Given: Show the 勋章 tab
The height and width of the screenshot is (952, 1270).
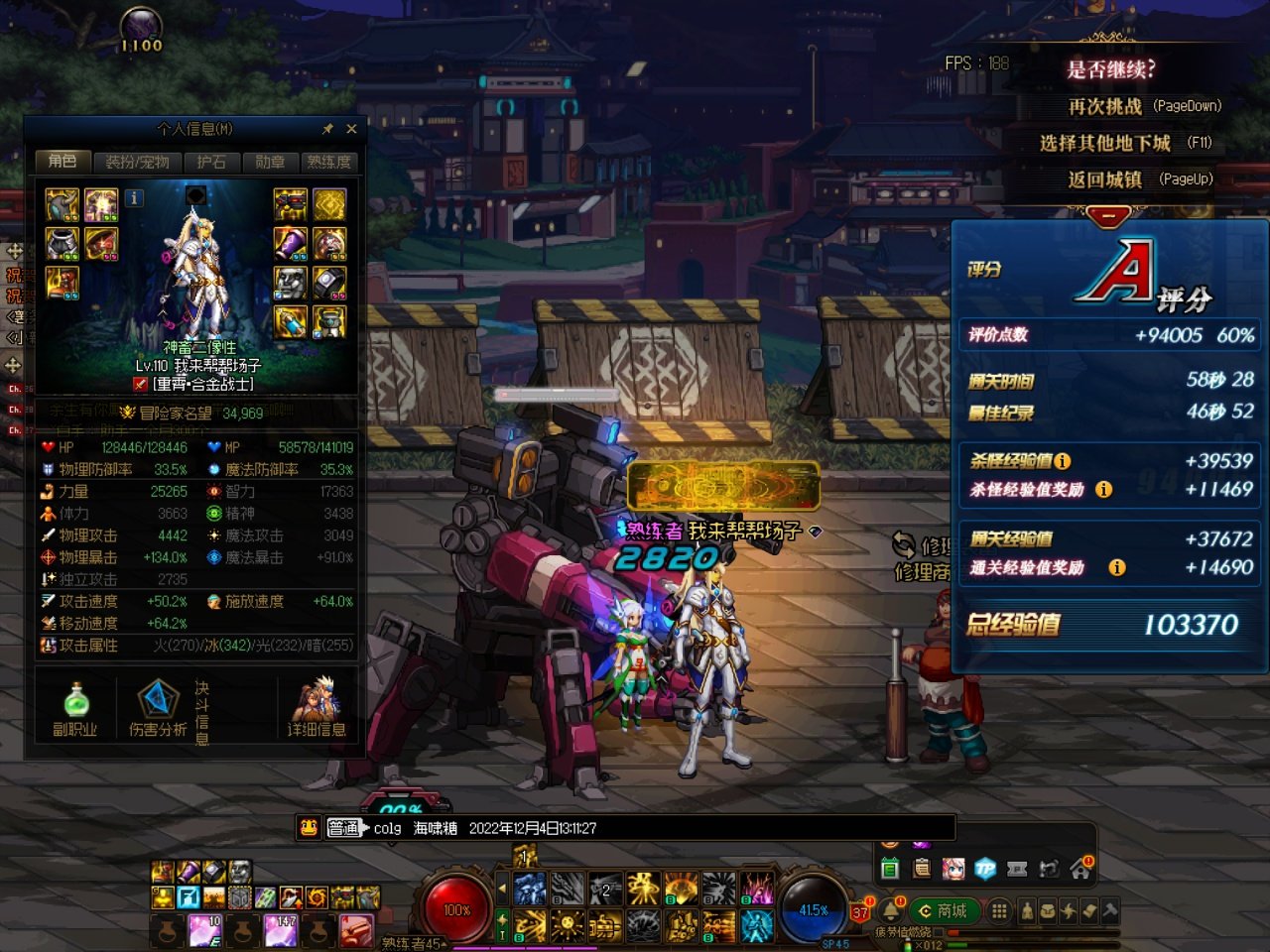Looking at the screenshot, I should tap(270, 162).
